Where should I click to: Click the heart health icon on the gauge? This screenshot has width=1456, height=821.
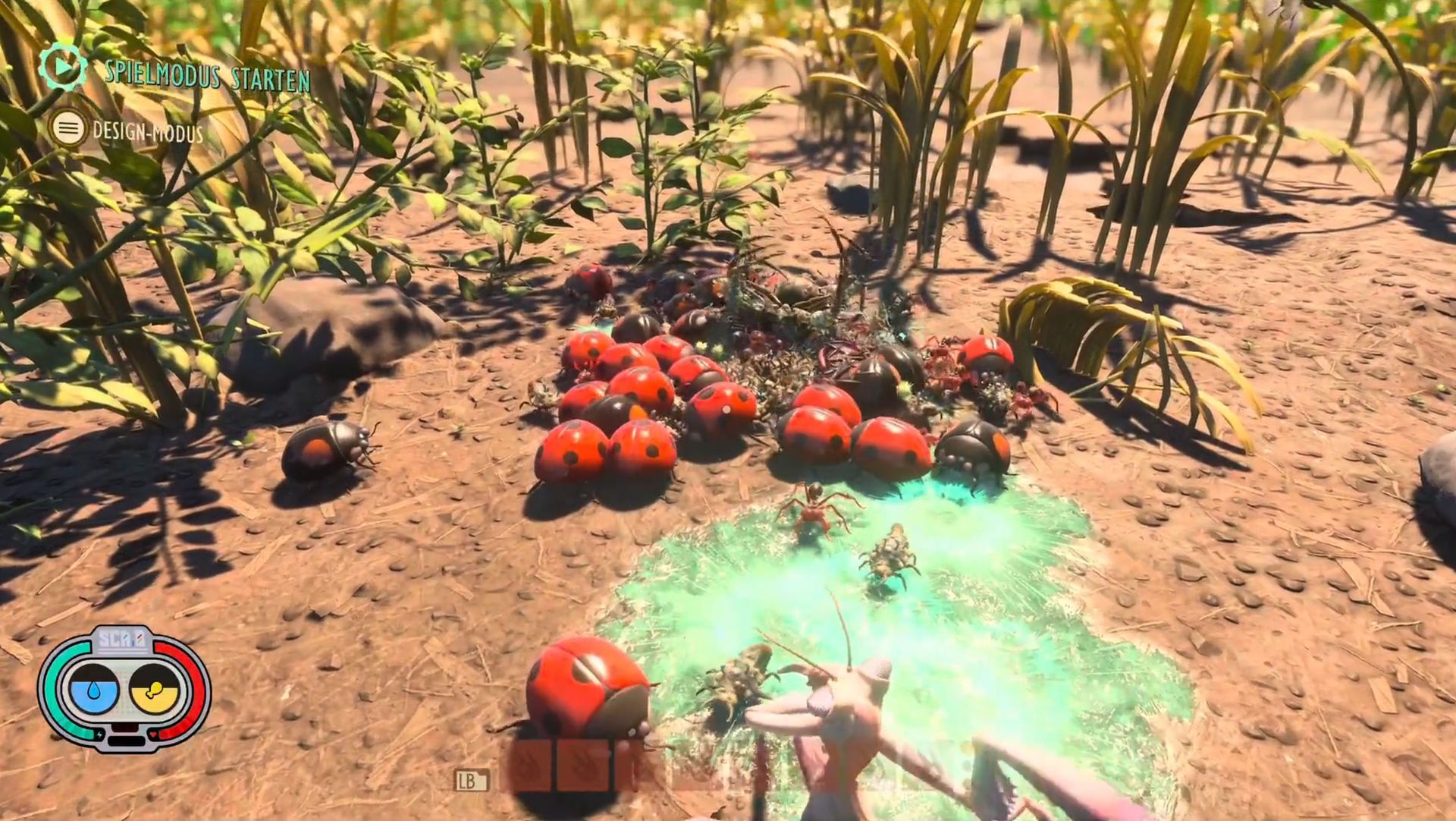[x=152, y=734]
